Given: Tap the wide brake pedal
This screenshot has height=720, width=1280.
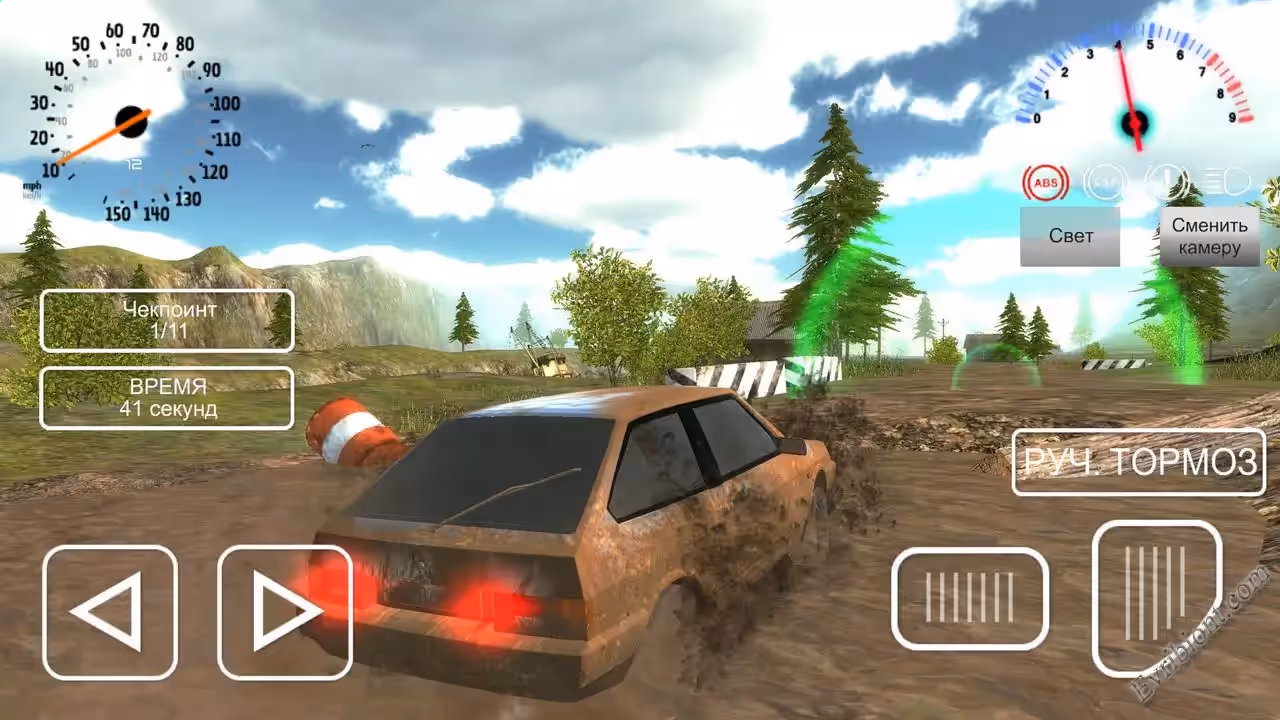Looking at the screenshot, I should tap(969, 598).
